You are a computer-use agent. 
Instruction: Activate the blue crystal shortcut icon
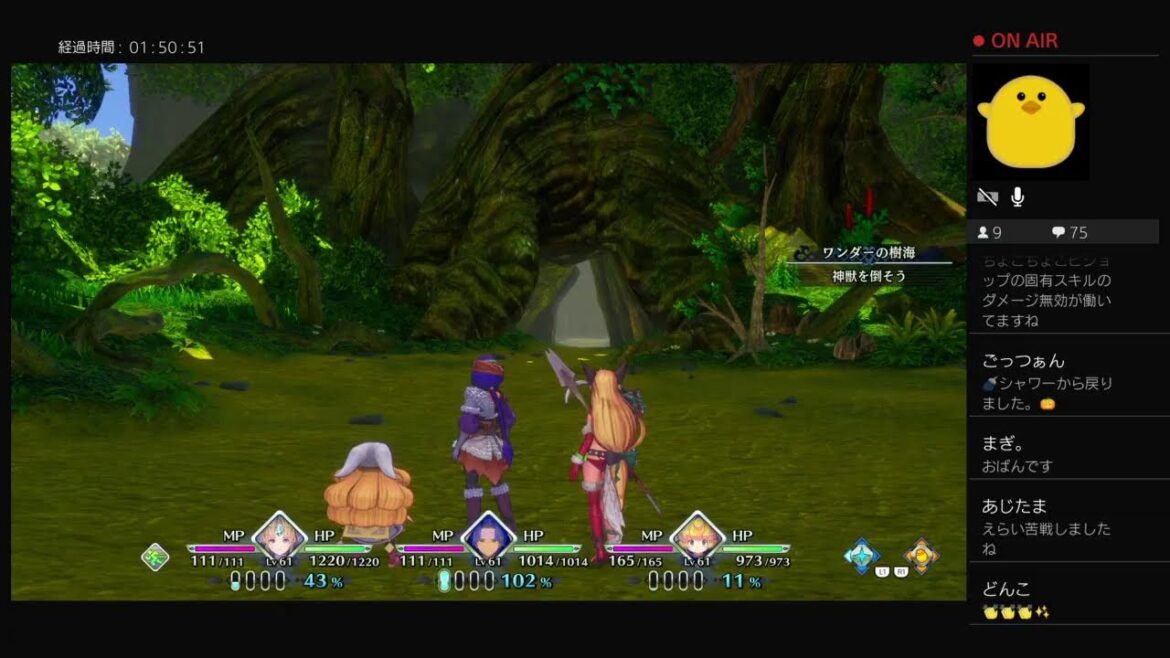(860, 555)
